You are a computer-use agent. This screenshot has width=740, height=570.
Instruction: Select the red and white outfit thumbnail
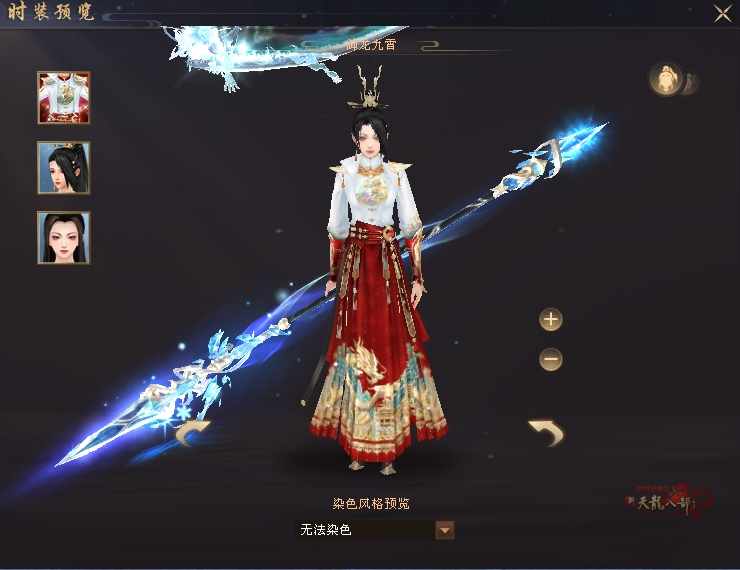64,97
